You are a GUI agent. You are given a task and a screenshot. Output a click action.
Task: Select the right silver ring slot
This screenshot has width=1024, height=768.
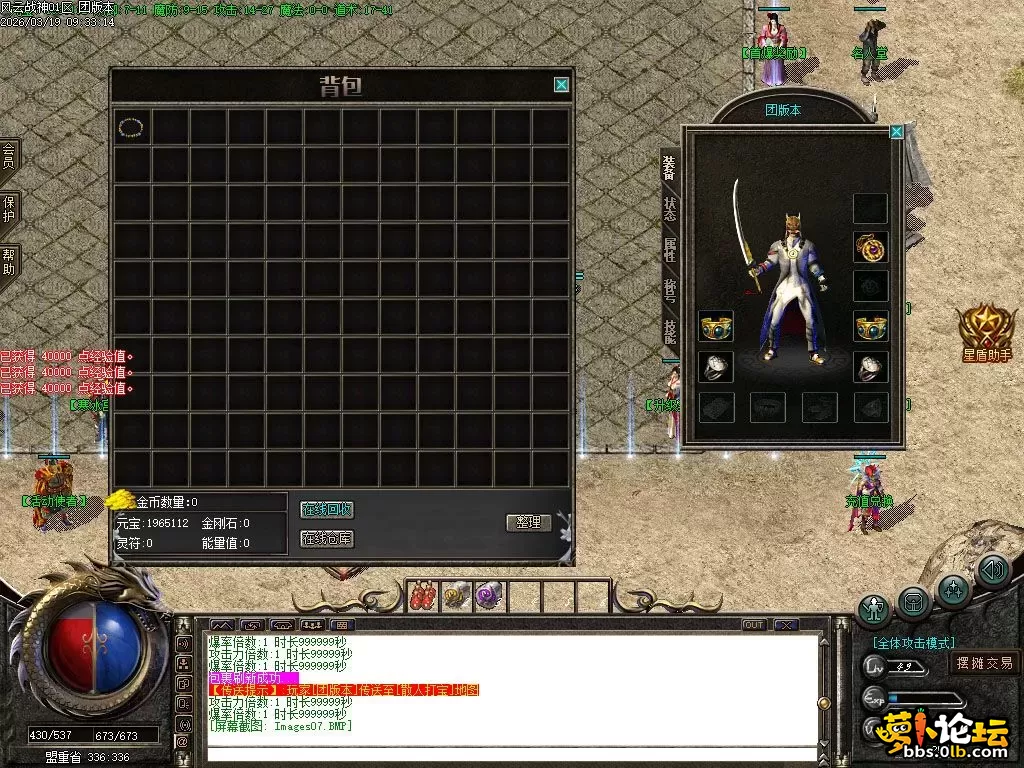(870, 367)
